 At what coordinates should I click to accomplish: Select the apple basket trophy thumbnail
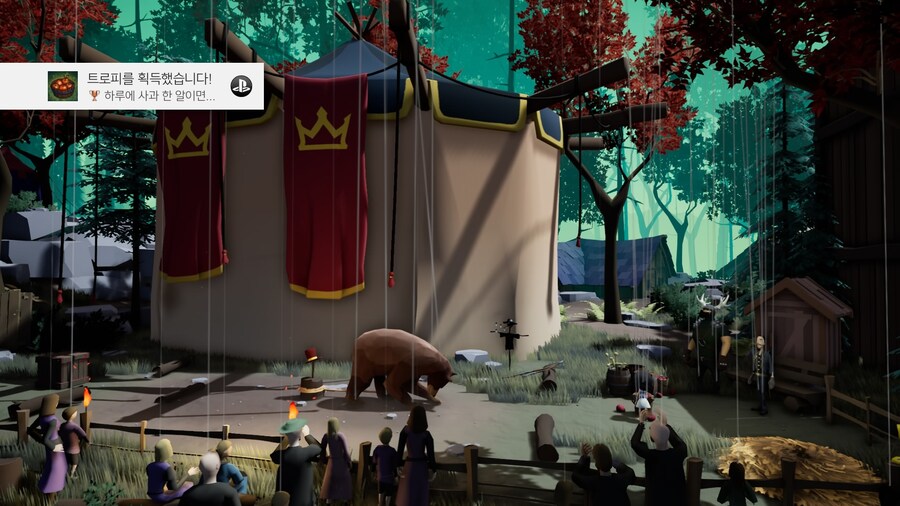(x=63, y=86)
